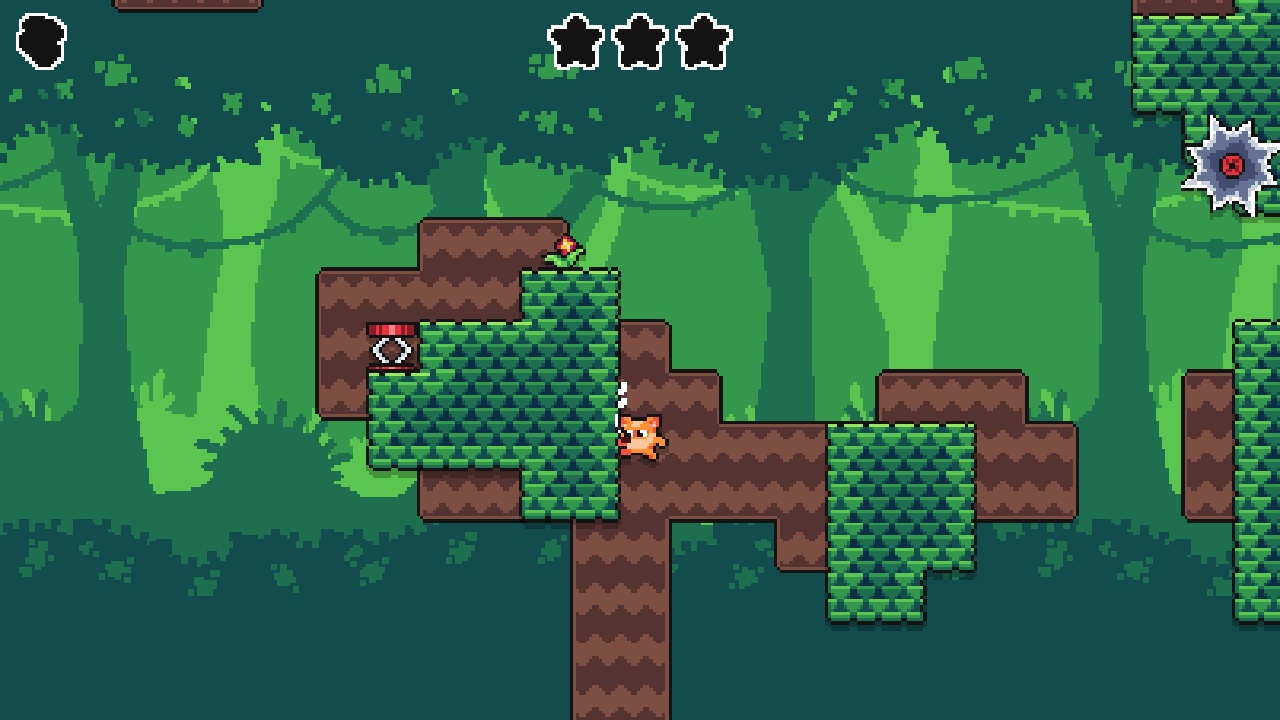The image size is (1280, 720).
Task: Click the white ring marker below the red button
Action: (x=391, y=352)
